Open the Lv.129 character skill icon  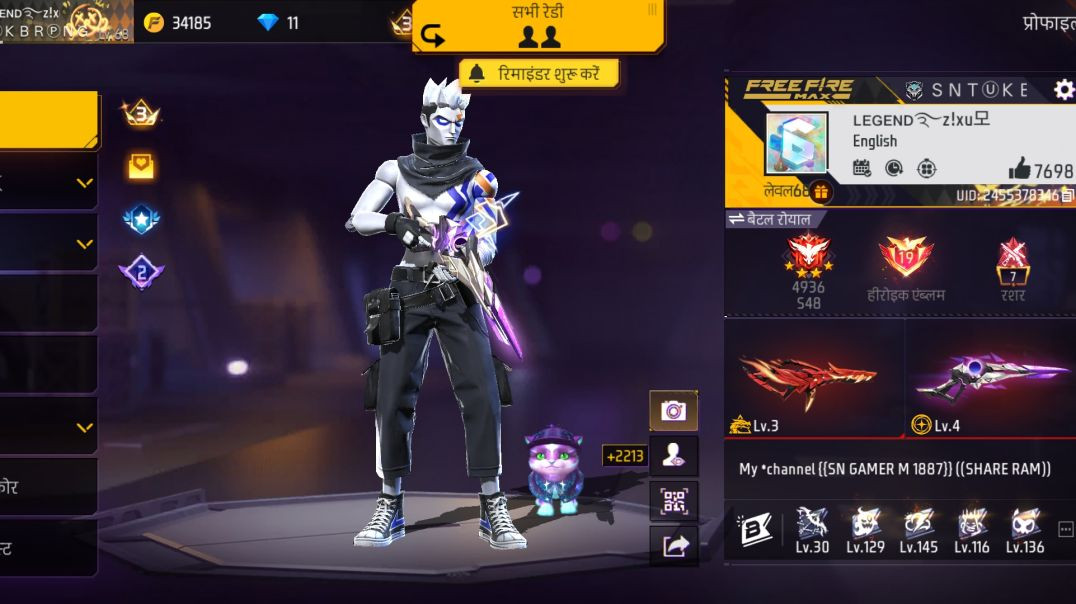[865, 527]
